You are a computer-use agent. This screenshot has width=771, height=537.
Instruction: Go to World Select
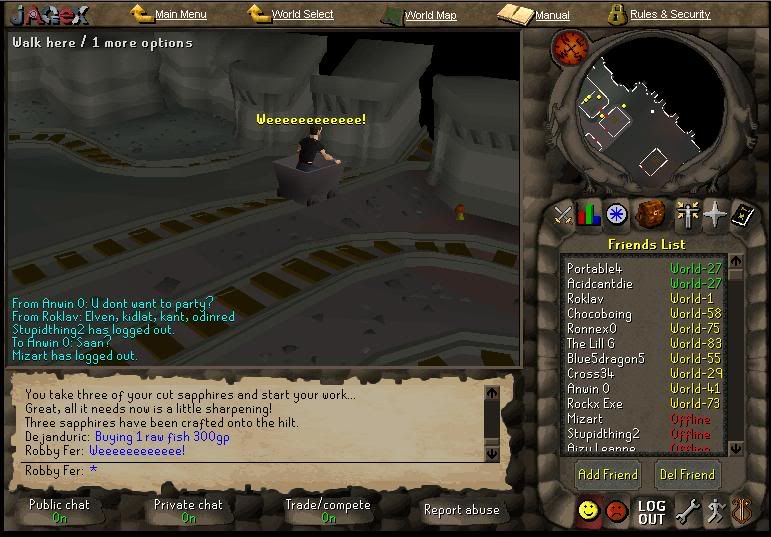(x=302, y=15)
